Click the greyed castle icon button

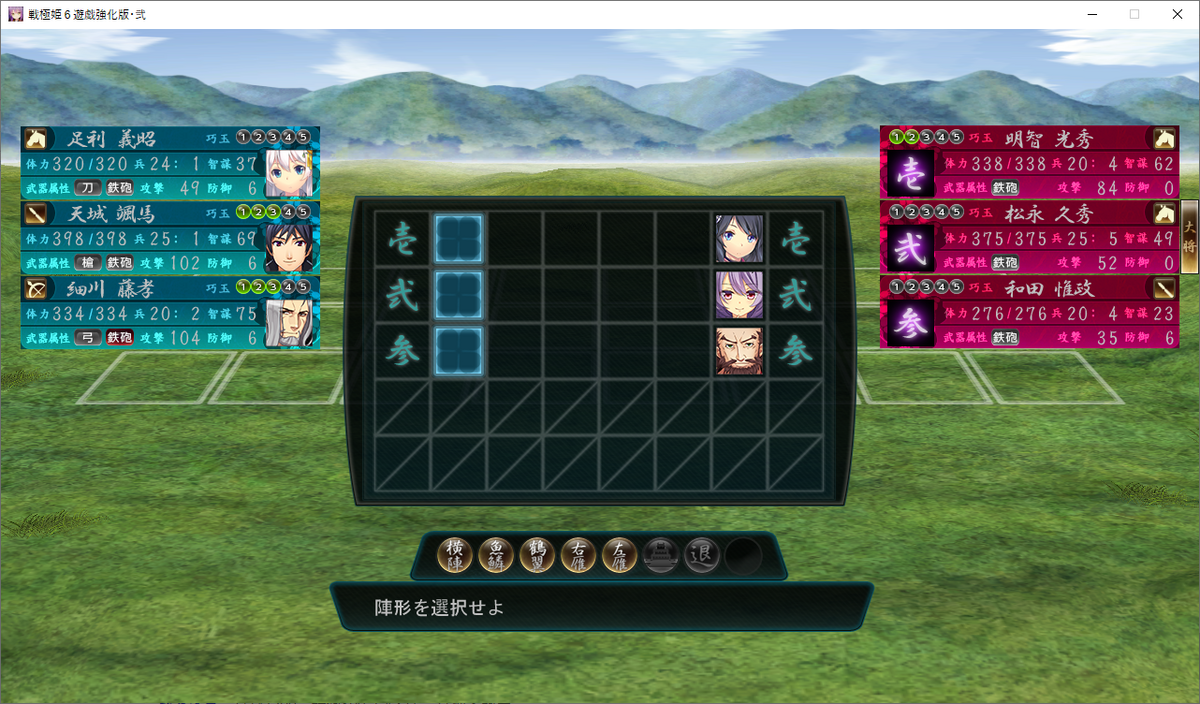click(x=661, y=555)
